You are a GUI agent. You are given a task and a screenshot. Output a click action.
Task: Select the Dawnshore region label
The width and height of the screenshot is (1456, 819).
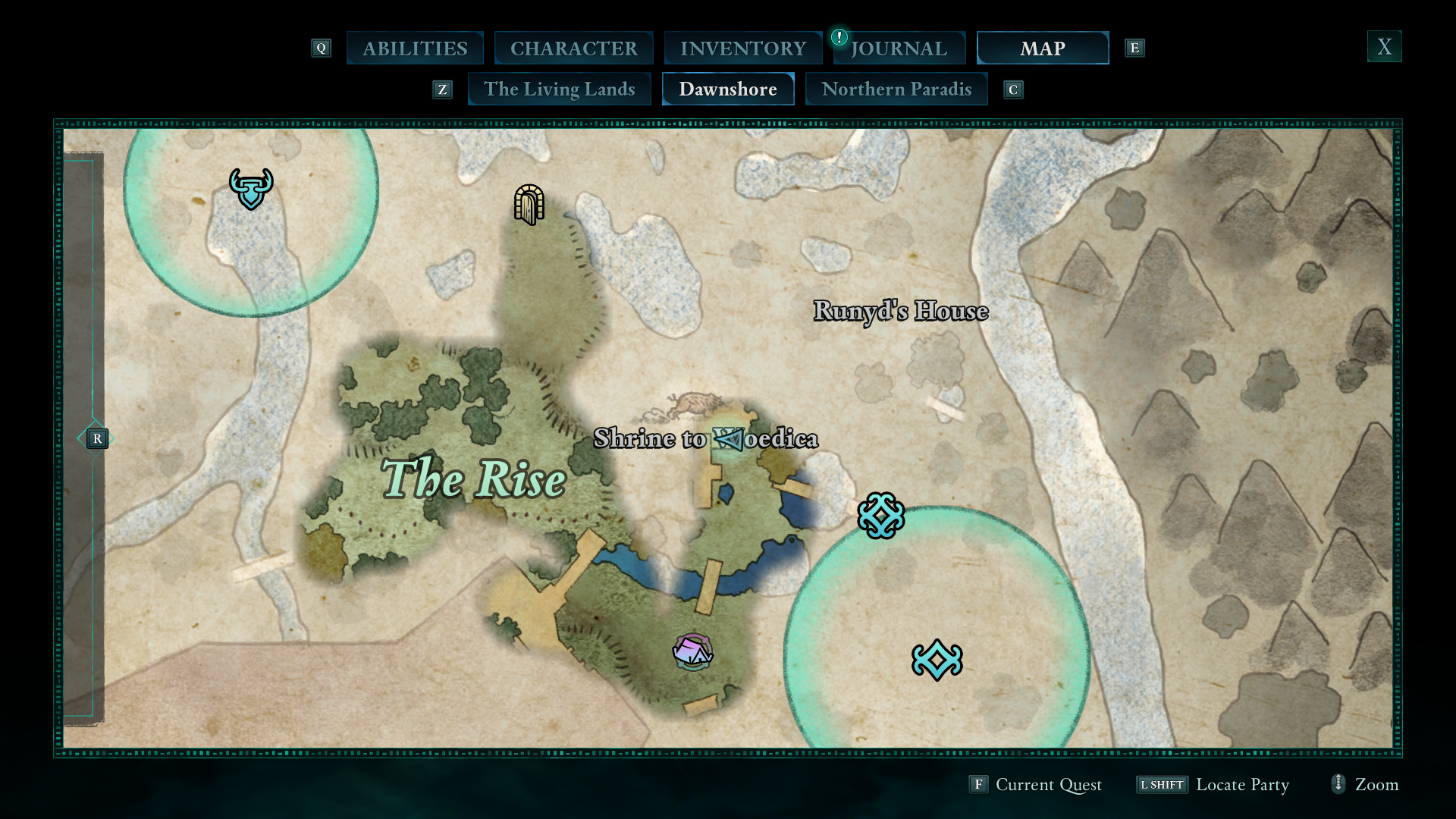click(728, 89)
